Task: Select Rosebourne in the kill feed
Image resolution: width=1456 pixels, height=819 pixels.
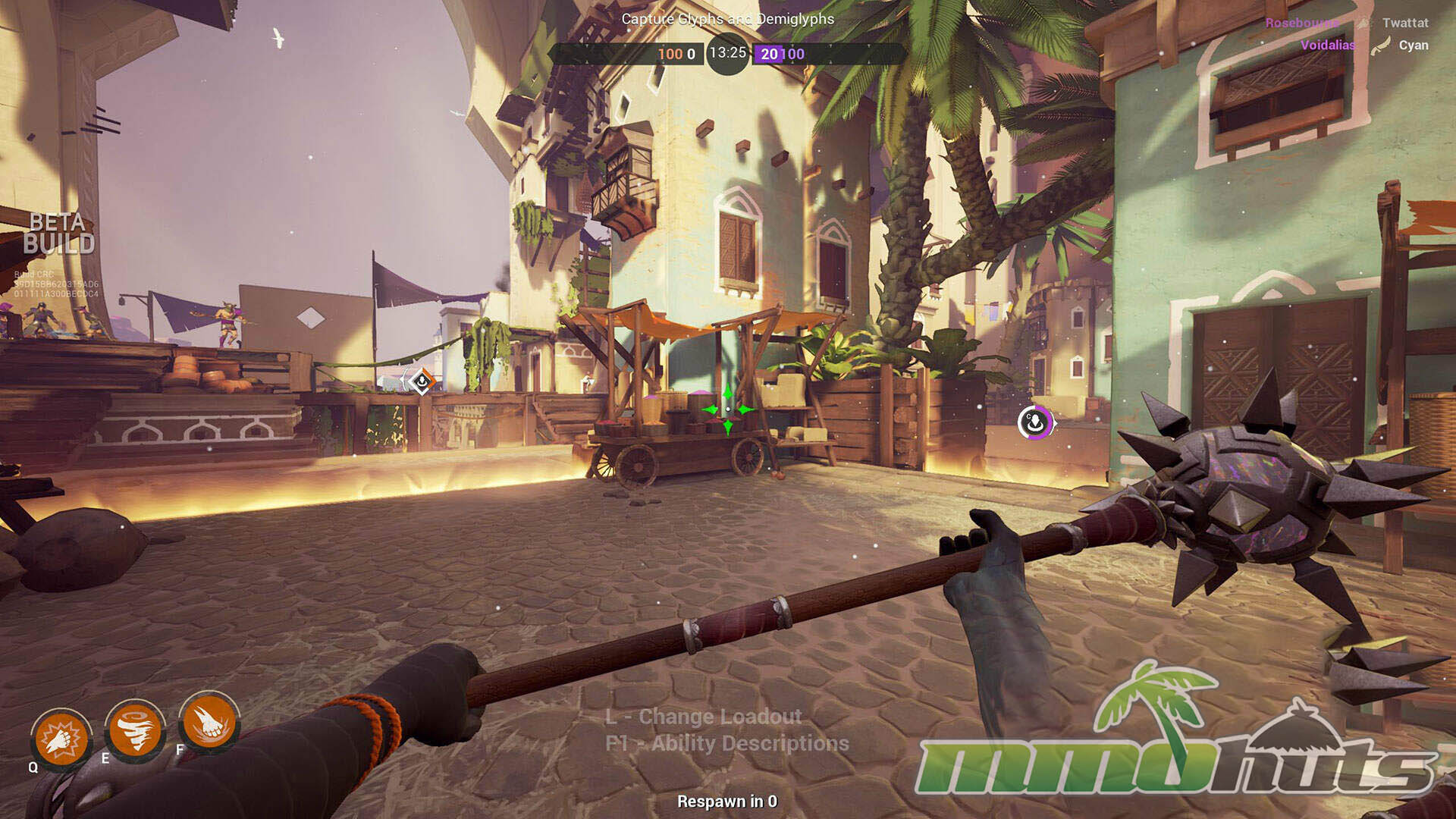Action: 1301,23
